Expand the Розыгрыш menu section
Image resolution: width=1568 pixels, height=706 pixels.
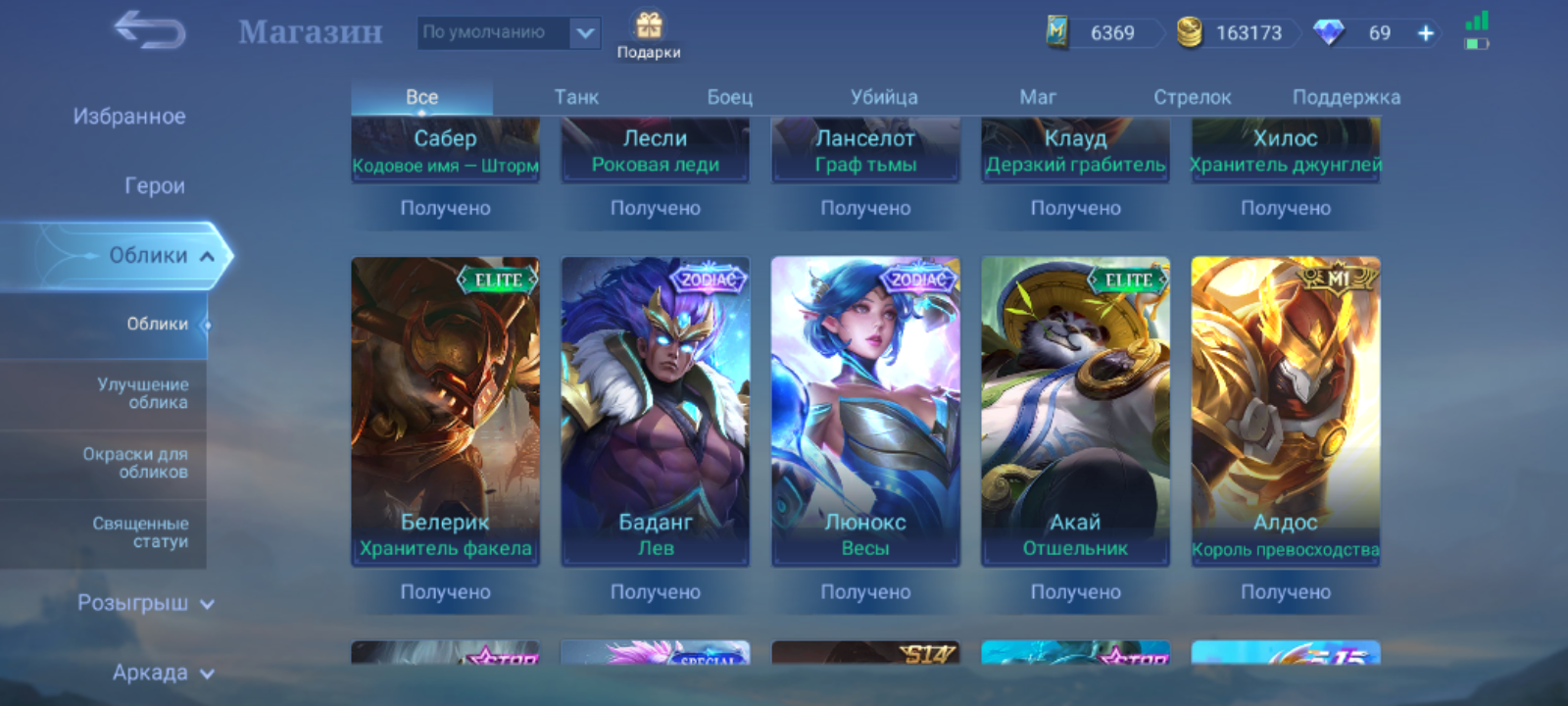145,603
